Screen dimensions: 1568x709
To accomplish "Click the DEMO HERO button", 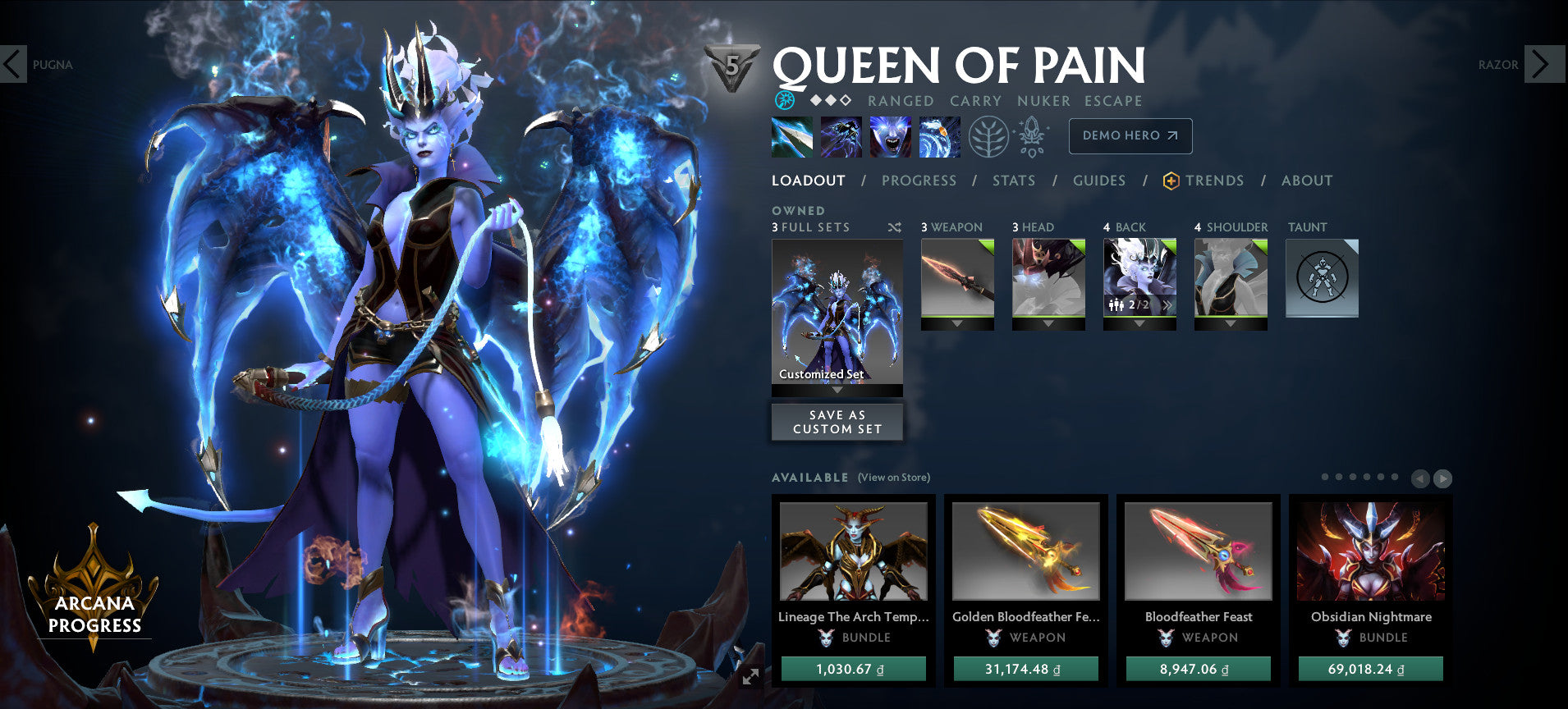I will tap(1130, 136).
